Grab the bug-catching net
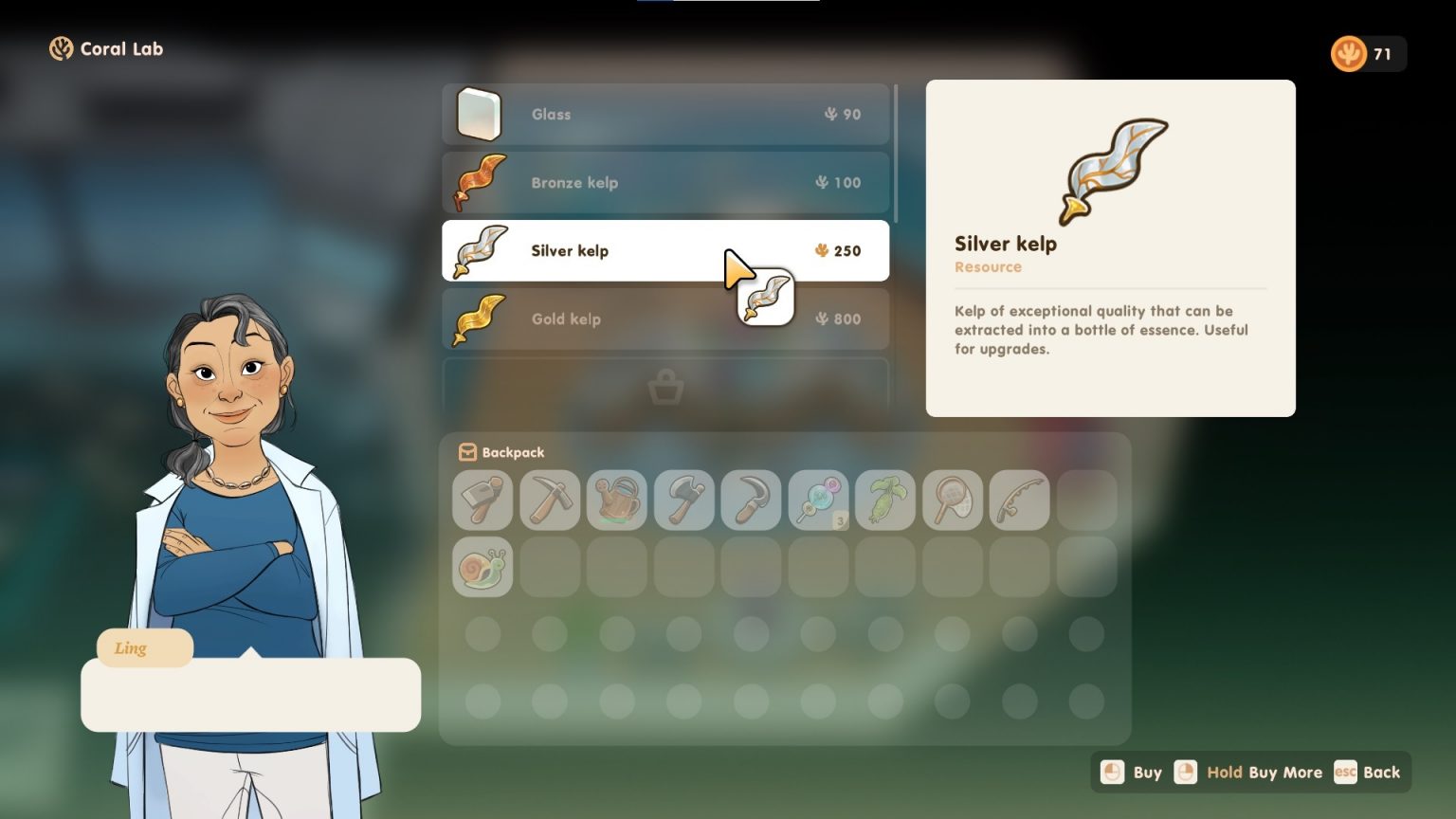The height and width of the screenshot is (819, 1456). [954, 500]
